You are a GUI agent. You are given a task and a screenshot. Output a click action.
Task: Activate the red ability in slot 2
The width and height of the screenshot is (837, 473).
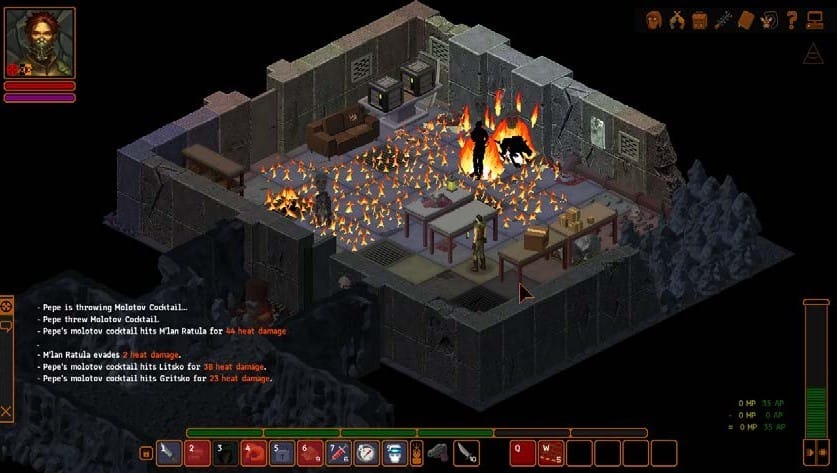(x=197, y=453)
